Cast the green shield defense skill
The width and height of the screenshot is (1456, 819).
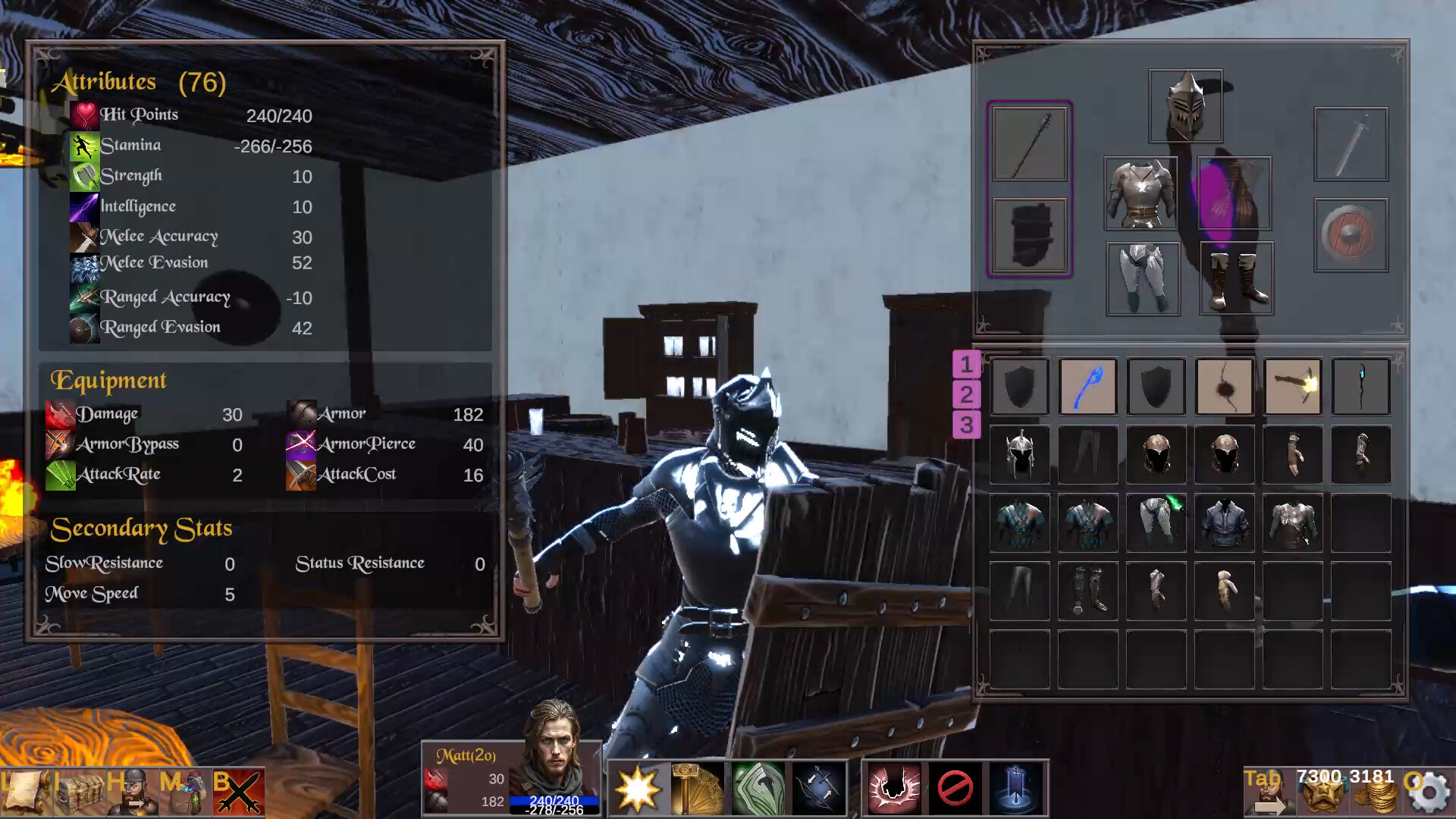pos(758,789)
